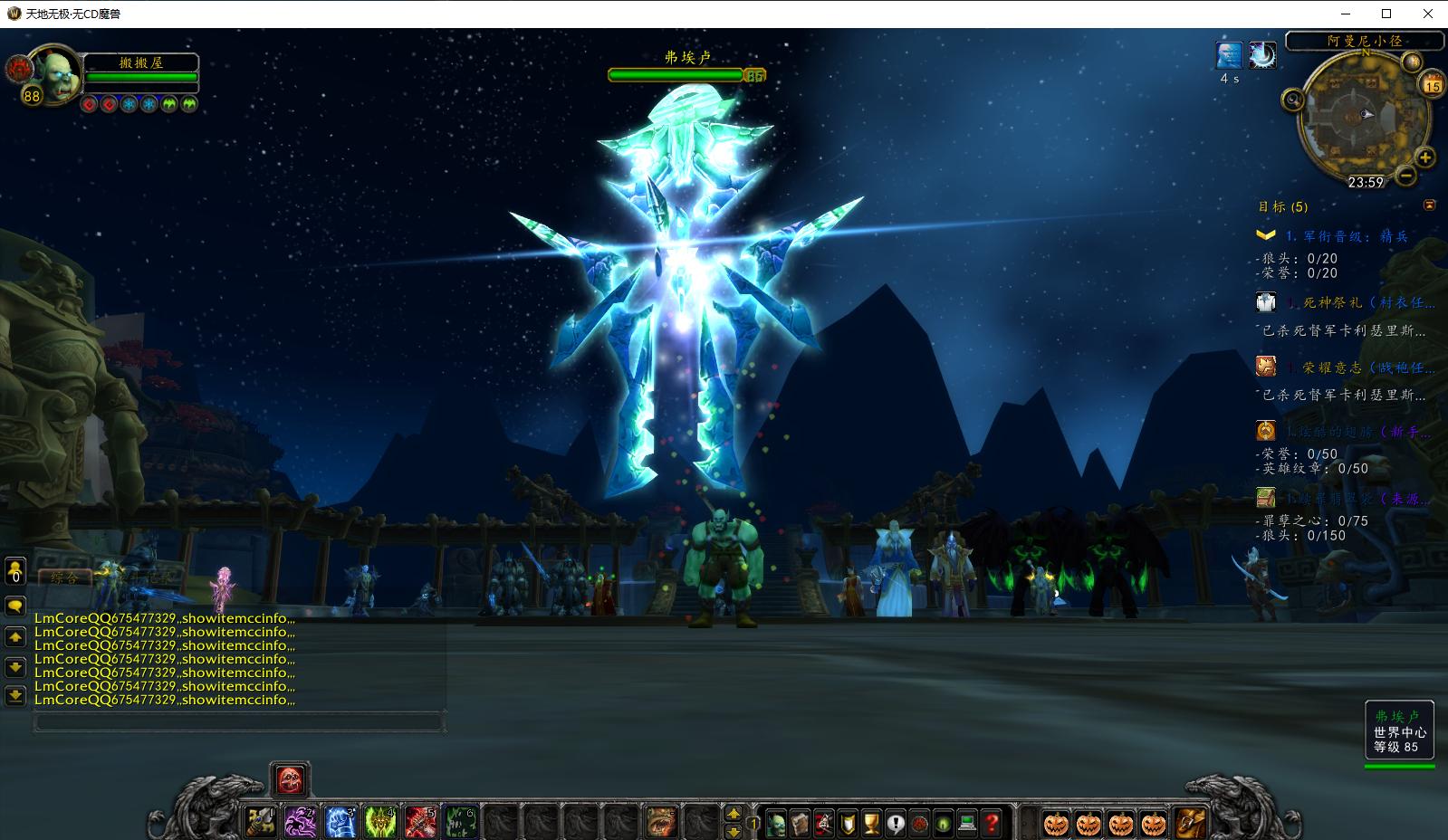Open the character info micro button
The width and height of the screenshot is (1448, 840).
[776, 823]
